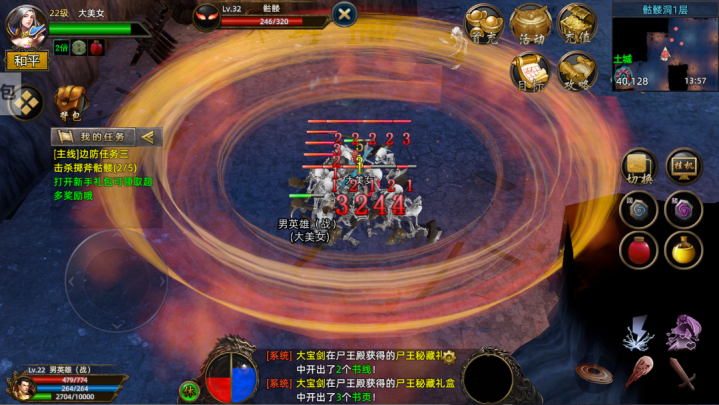Image resolution: width=719 pixels, height=405 pixels.
Task: Click the 切换 switch button
Action: 639,168
